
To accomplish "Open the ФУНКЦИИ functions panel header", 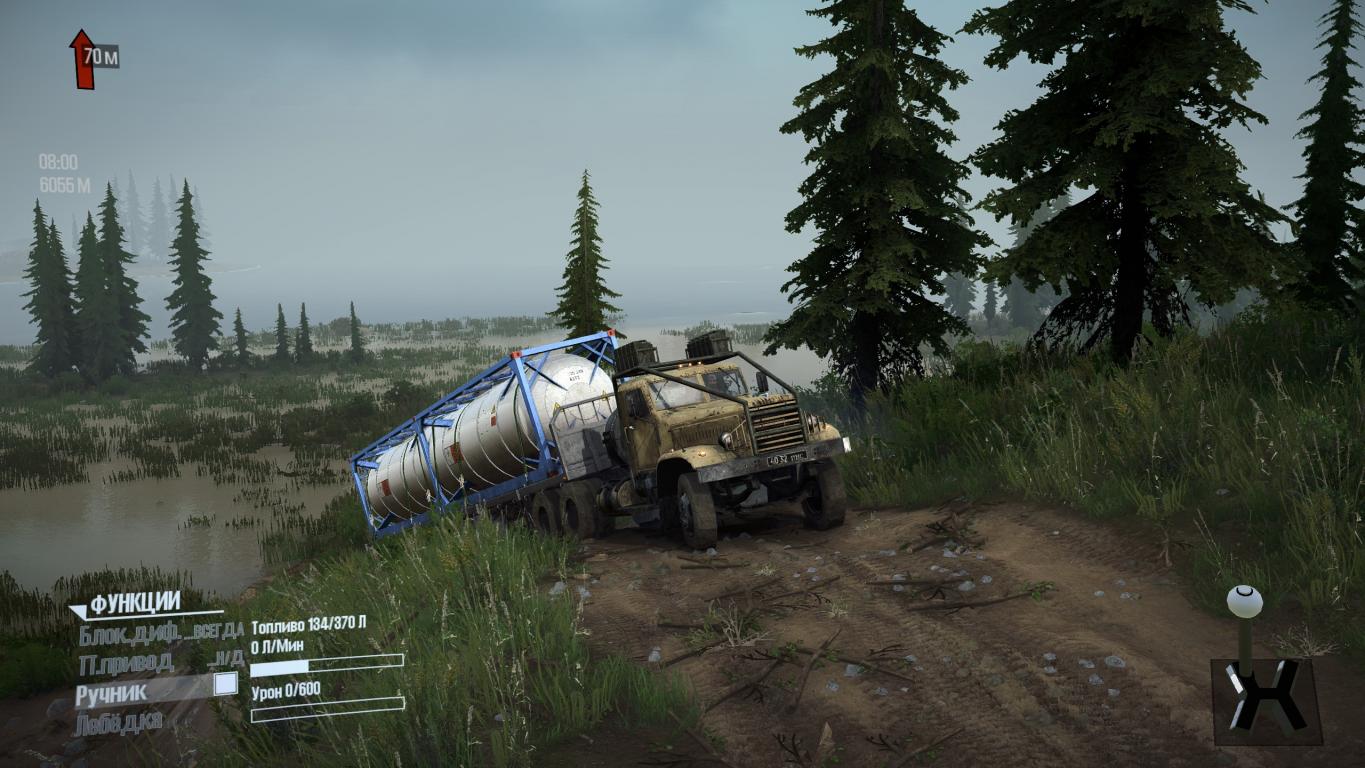I will 134,604.
